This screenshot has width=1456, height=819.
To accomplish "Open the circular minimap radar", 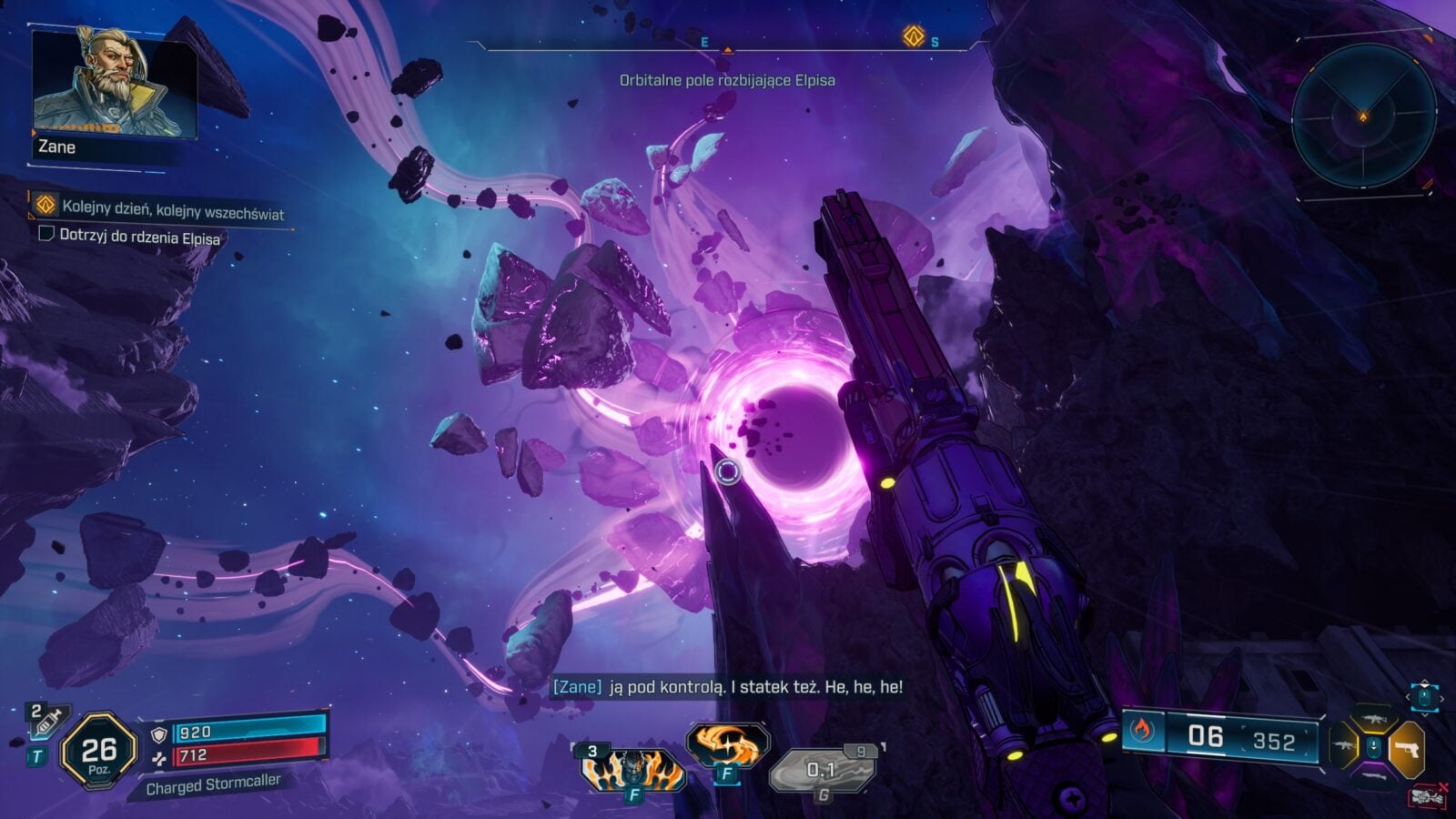I will coord(1362,116).
